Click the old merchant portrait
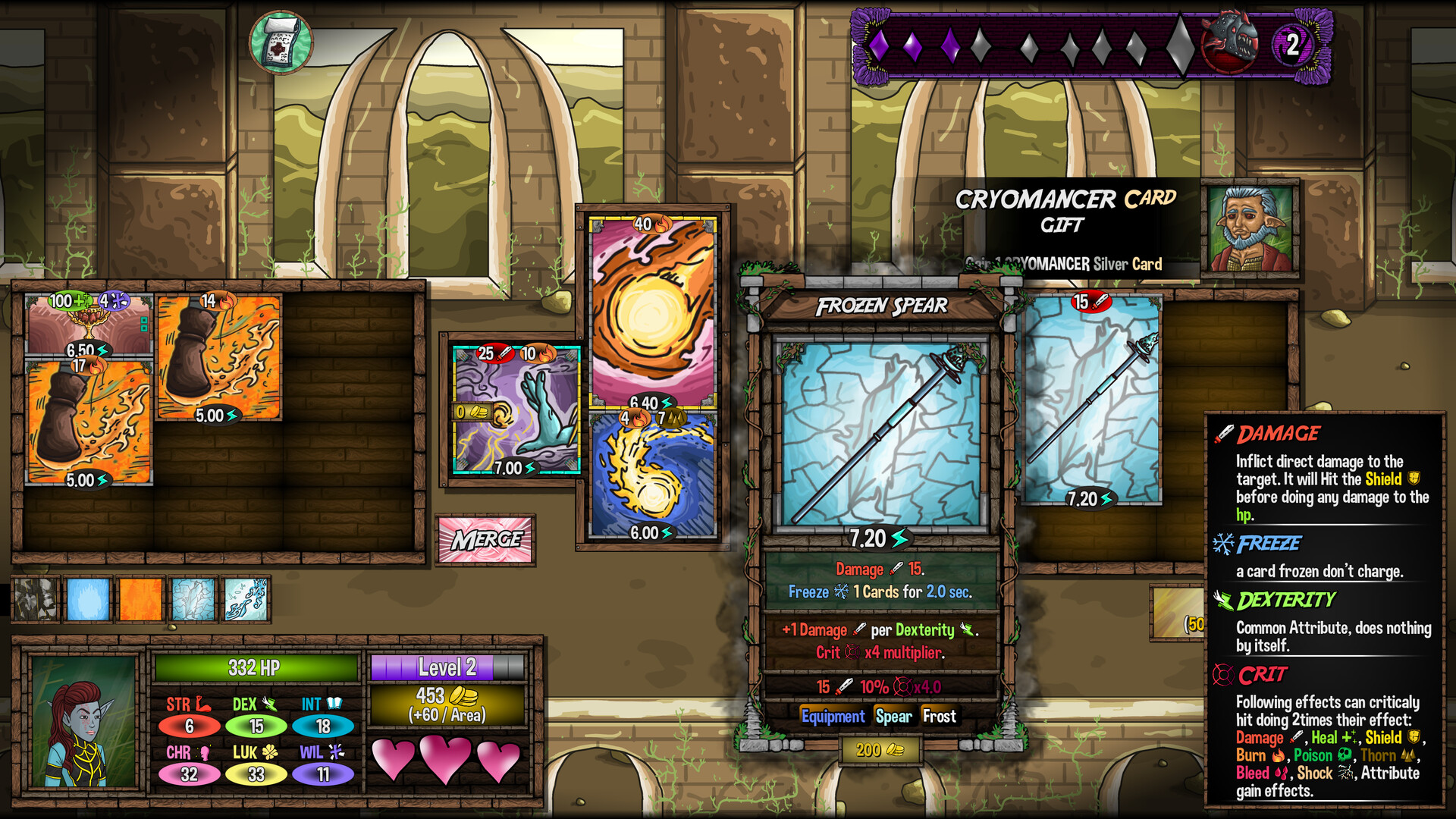Viewport: 1456px width, 819px height. [x=1250, y=227]
